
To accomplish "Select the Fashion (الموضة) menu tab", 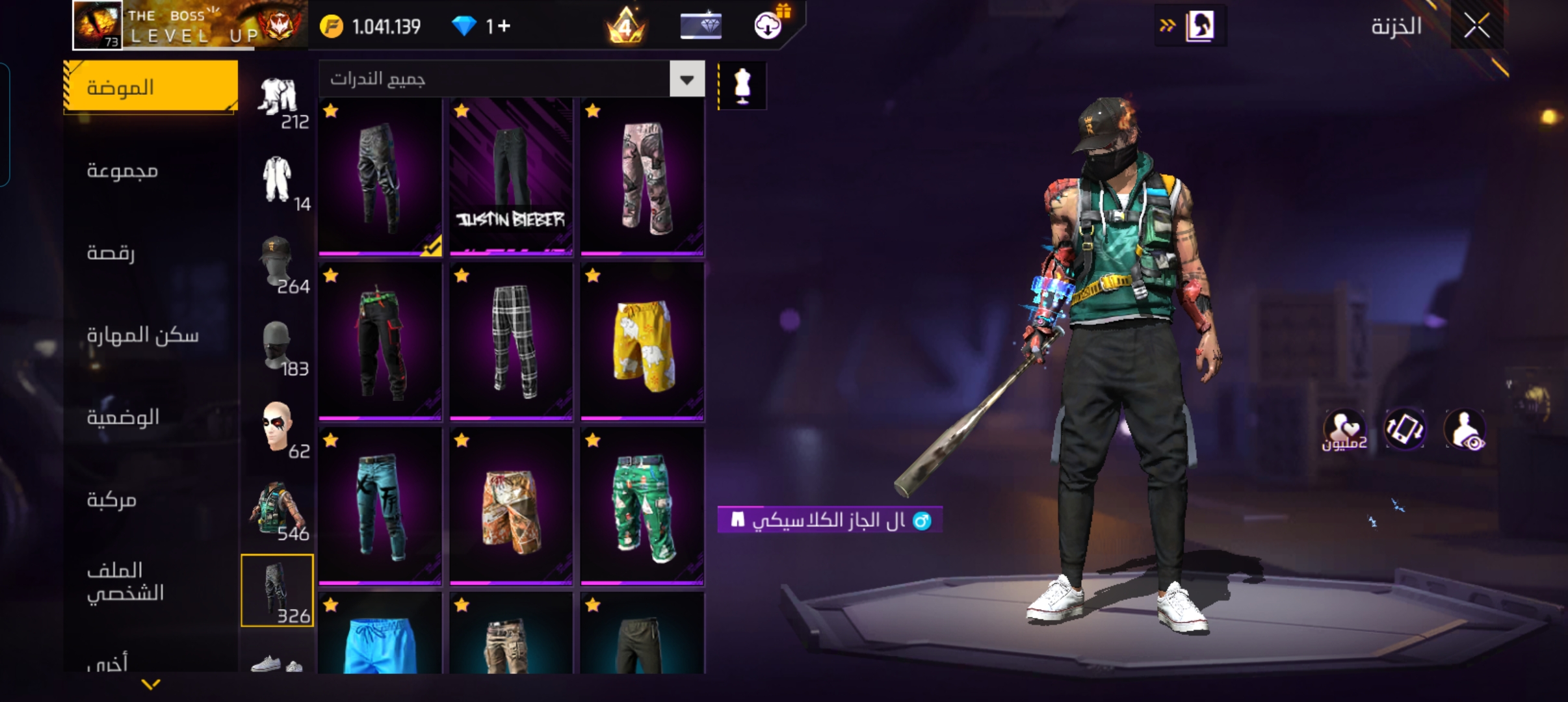I will tap(150, 87).
